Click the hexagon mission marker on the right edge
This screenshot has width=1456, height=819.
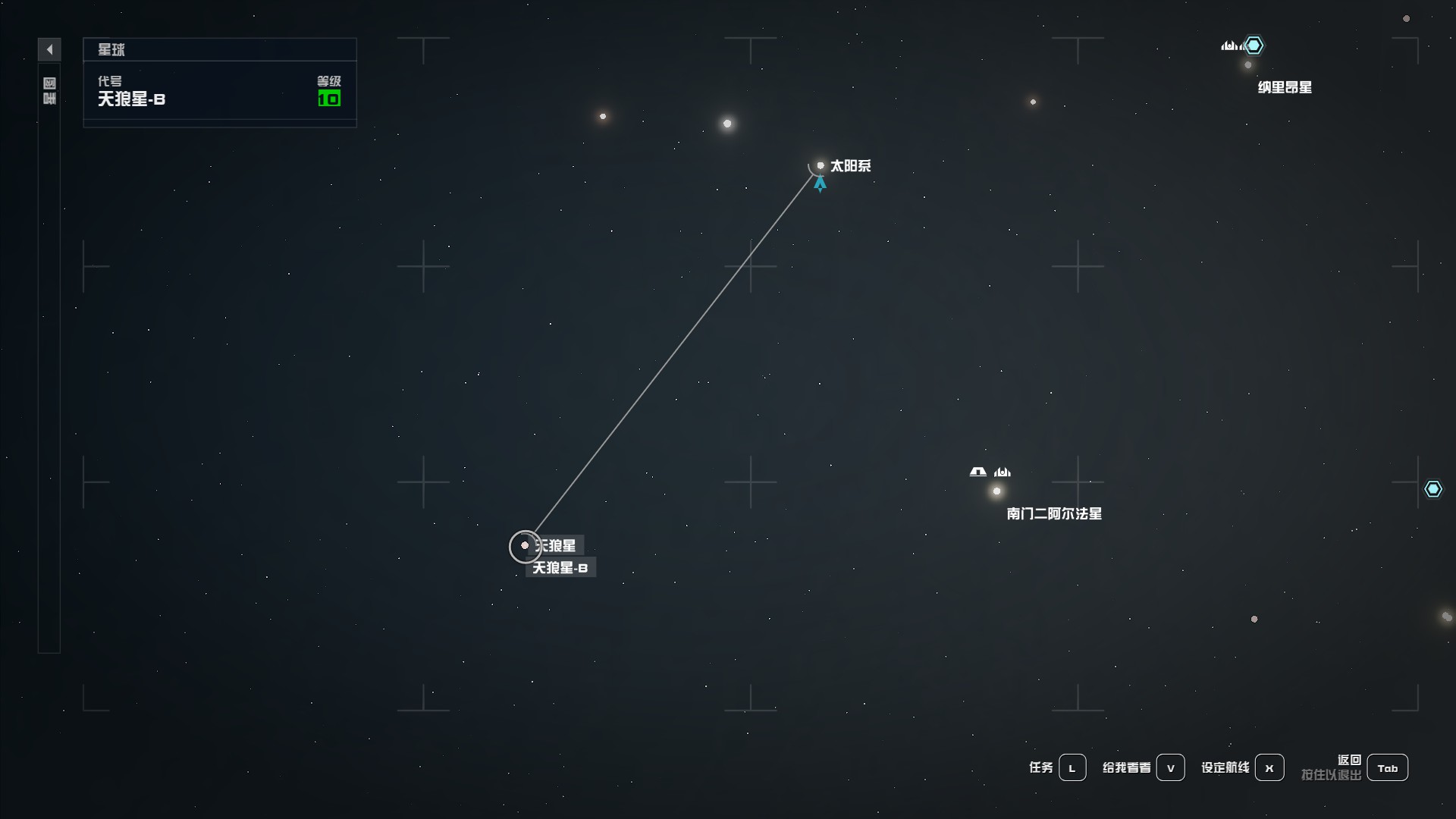(x=1434, y=489)
